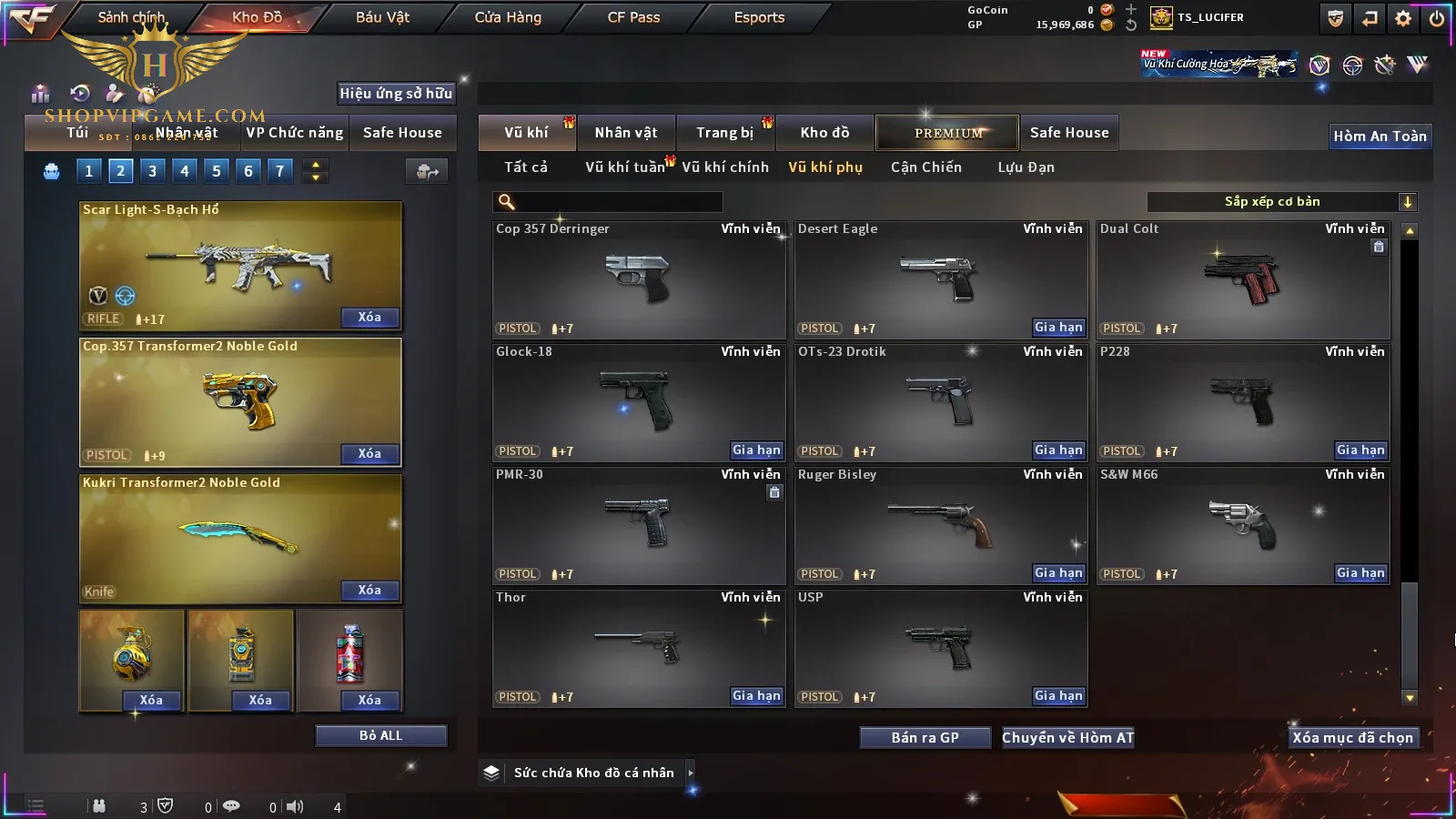Click the Bỏ ALL button

click(x=380, y=735)
